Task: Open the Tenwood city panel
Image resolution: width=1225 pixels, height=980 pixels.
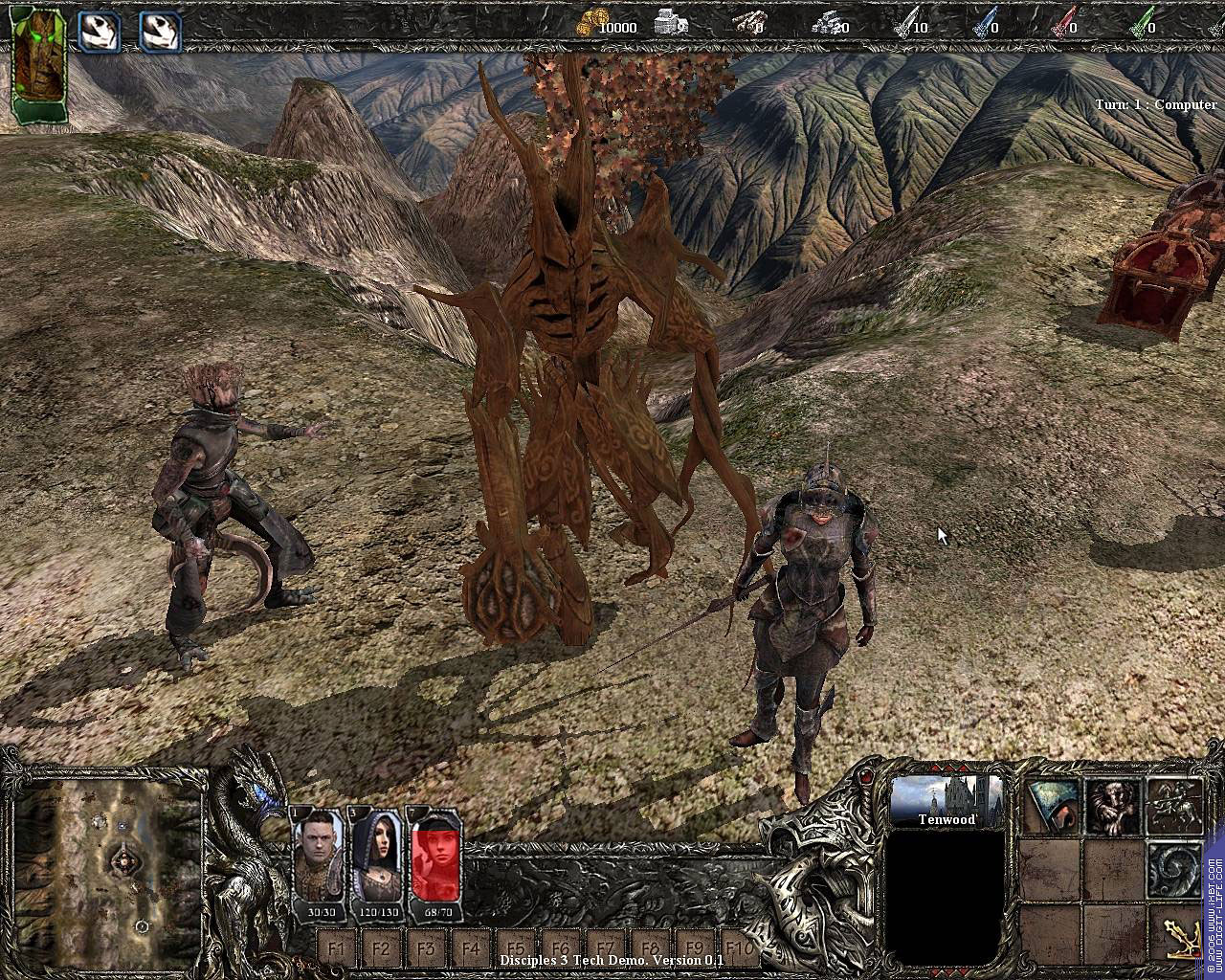Action: 947,802
